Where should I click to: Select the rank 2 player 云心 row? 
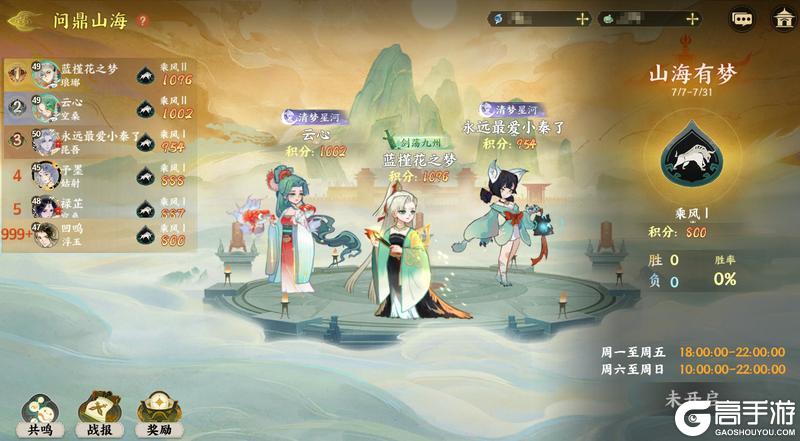click(x=100, y=108)
